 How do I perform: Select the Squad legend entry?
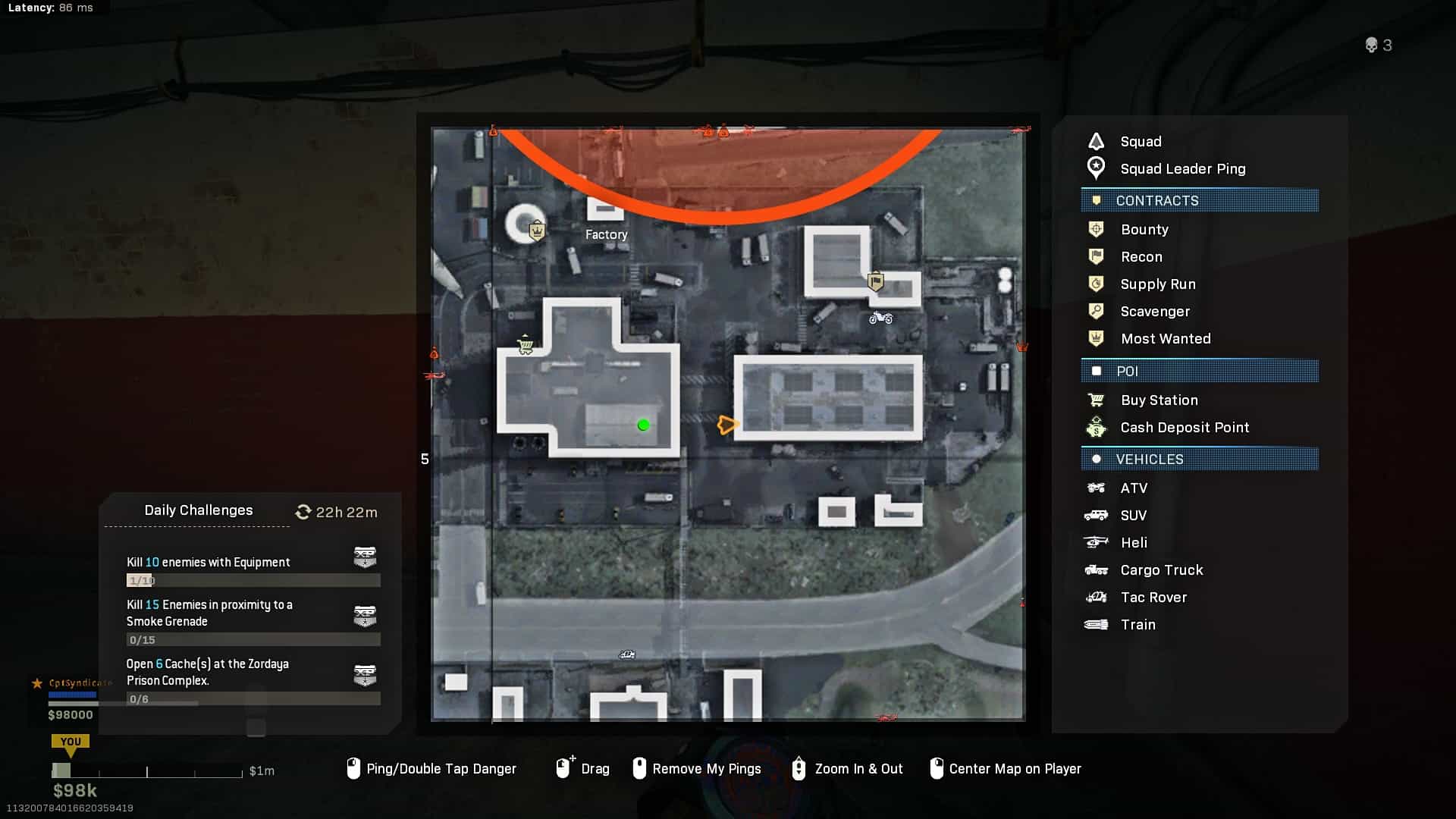pos(1140,142)
